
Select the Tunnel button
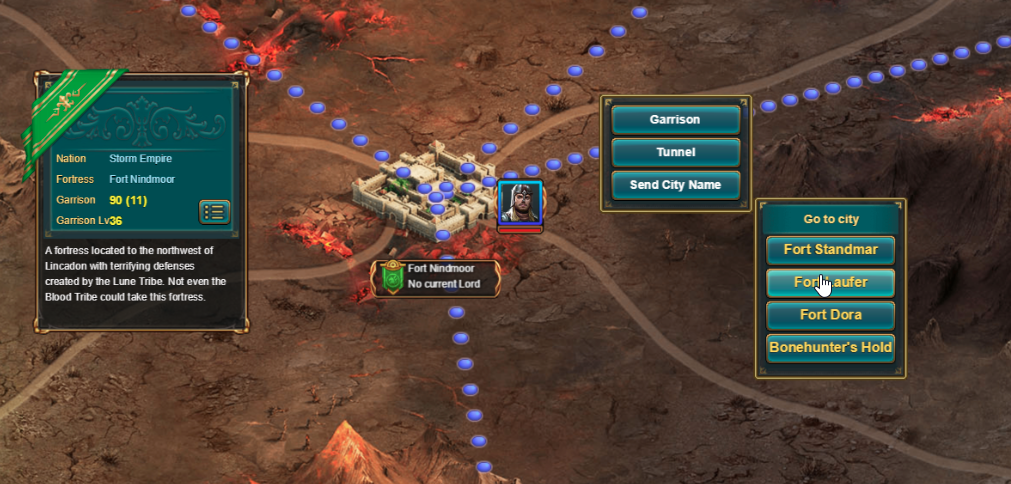[x=675, y=153]
